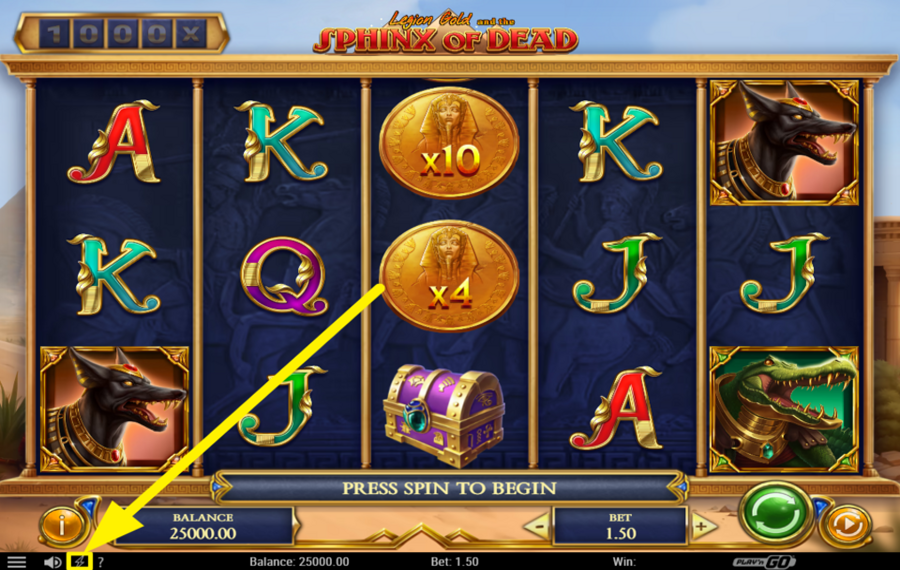Open the help question mark
The image size is (900, 570).
click(x=100, y=562)
